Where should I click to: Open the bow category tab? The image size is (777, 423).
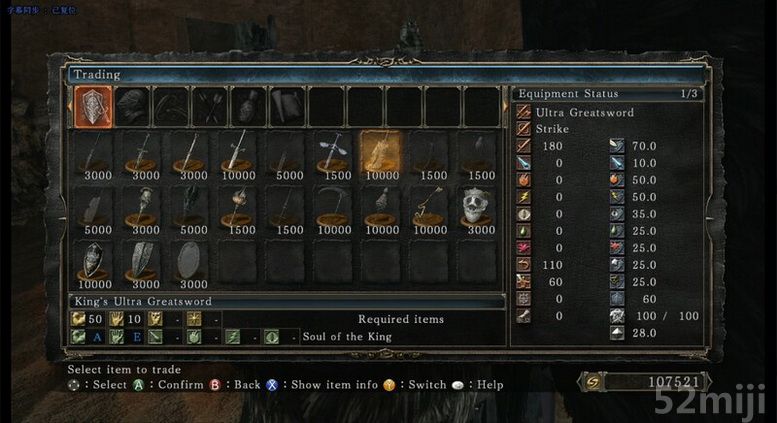click(x=170, y=106)
